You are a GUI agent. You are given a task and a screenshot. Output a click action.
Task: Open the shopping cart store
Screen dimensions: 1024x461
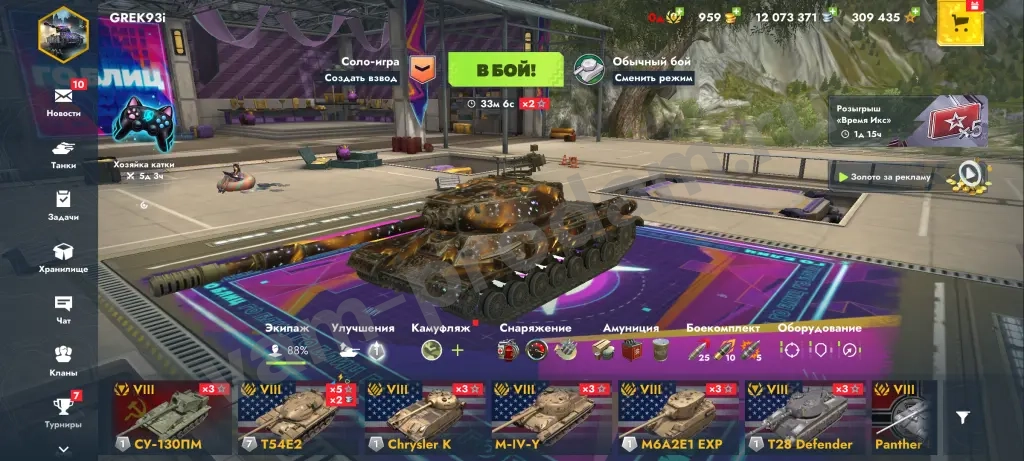point(961,23)
